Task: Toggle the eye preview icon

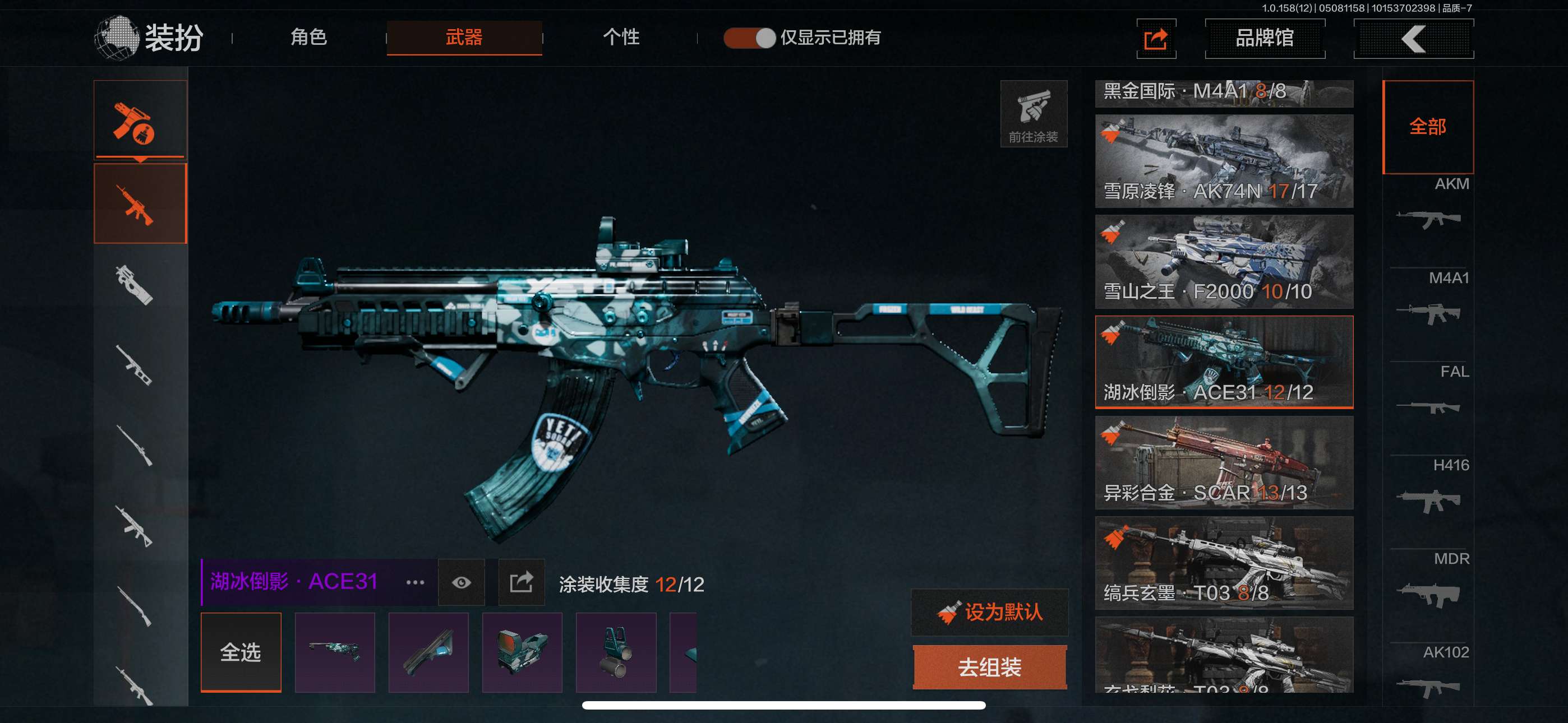Action: pos(462,583)
